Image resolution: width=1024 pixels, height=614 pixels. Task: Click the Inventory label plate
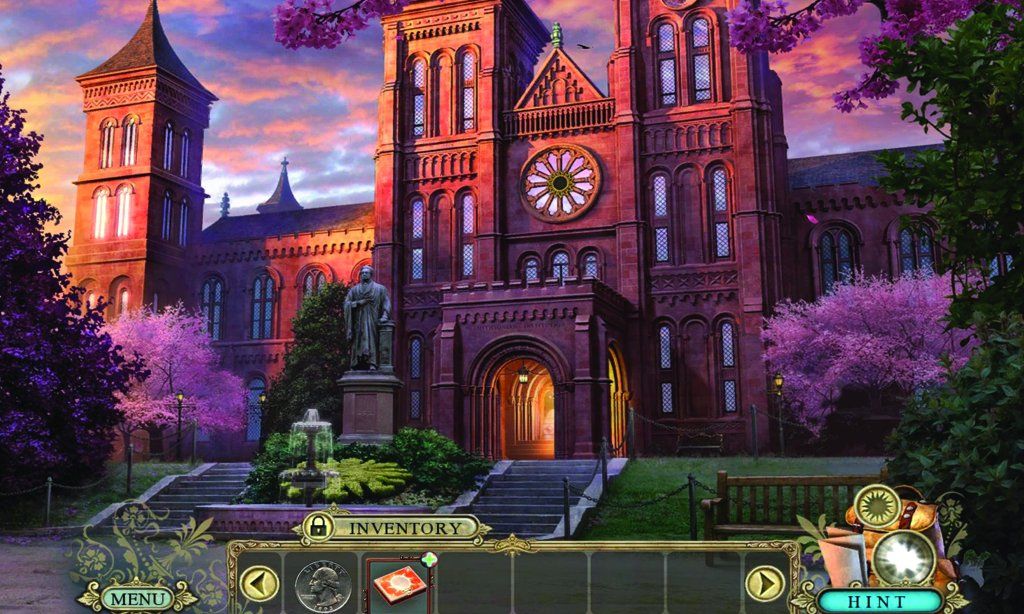(x=404, y=527)
